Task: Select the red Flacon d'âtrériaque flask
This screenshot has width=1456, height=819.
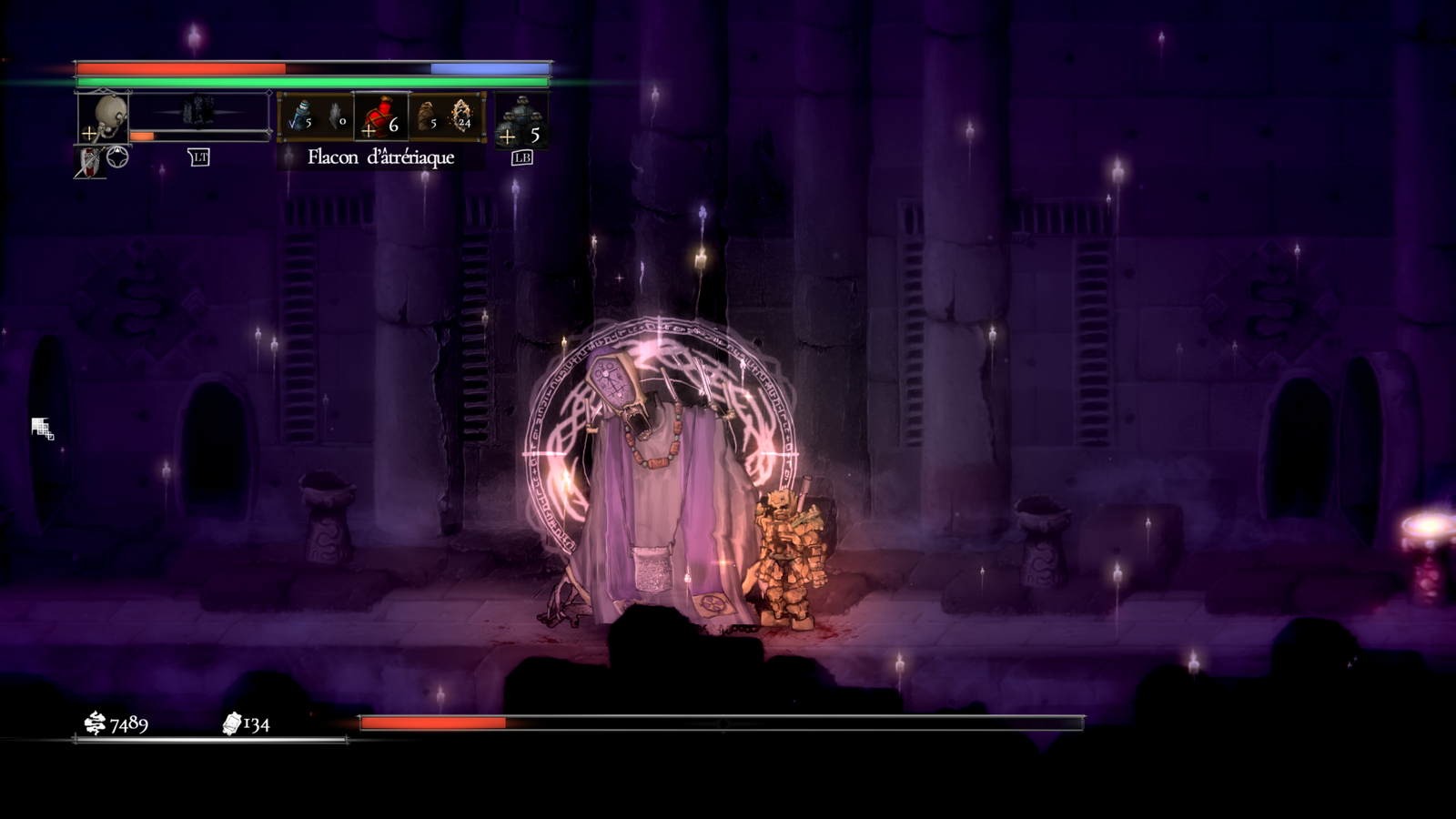Action: coord(380,117)
